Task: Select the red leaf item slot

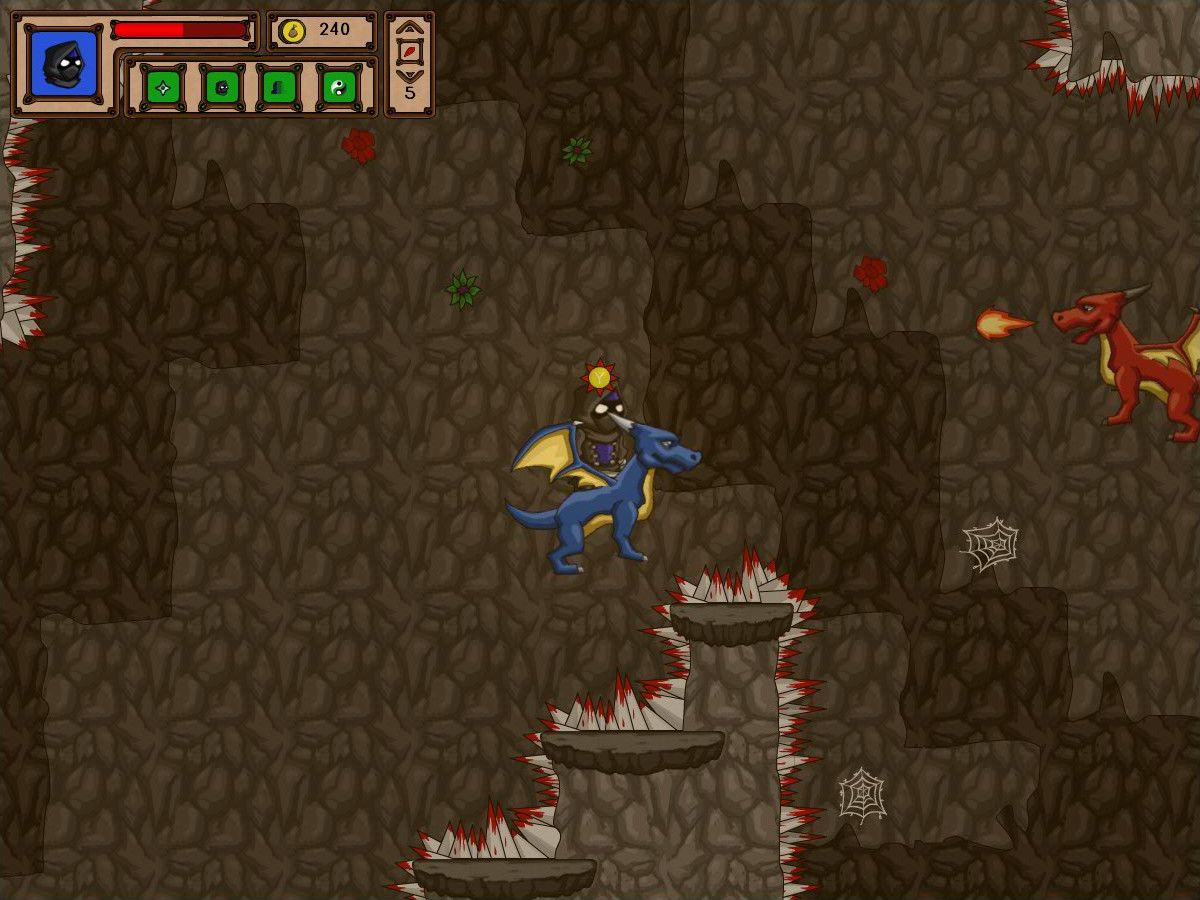Action: click(410, 52)
